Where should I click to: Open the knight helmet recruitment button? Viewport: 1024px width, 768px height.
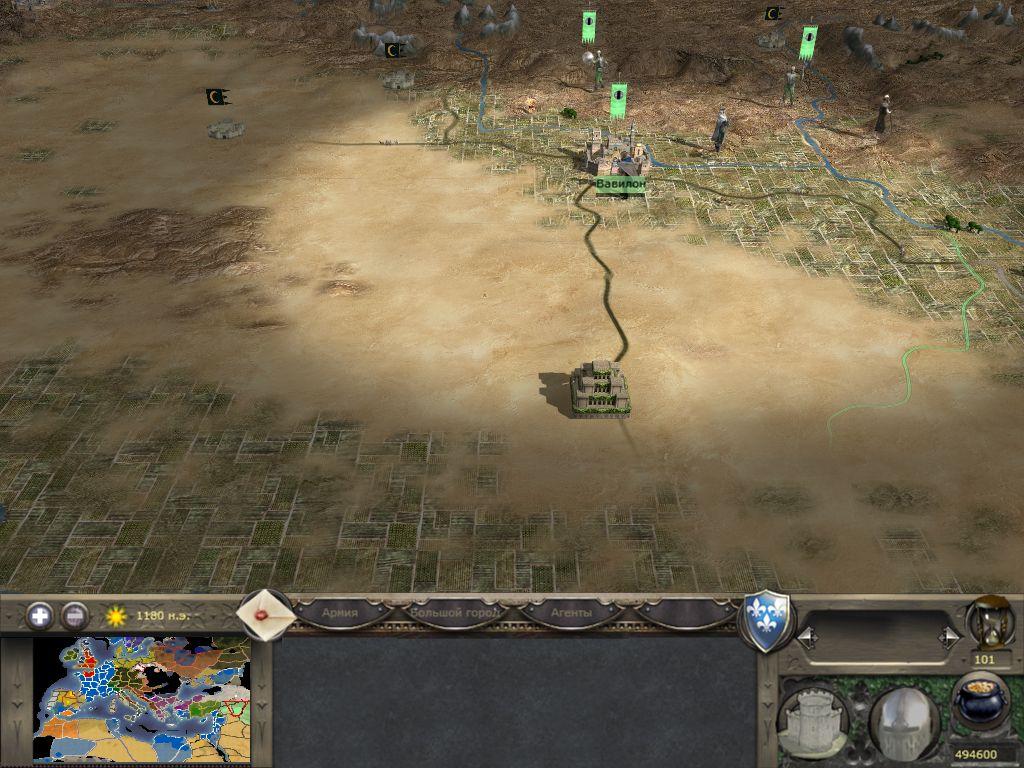pyautogui.click(x=904, y=720)
